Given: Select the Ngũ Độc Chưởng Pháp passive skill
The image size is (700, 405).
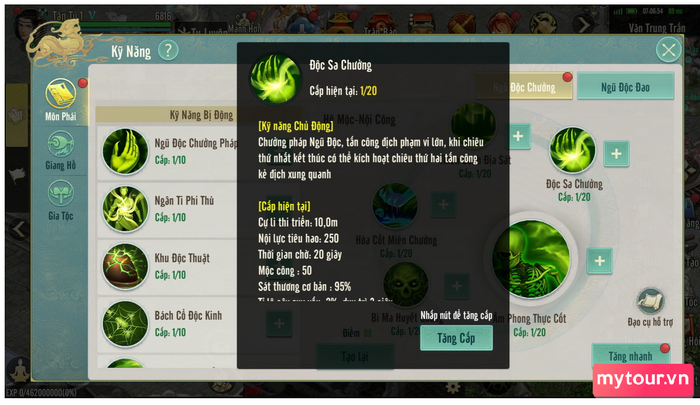Looking at the screenshot, I should (126, 150).
